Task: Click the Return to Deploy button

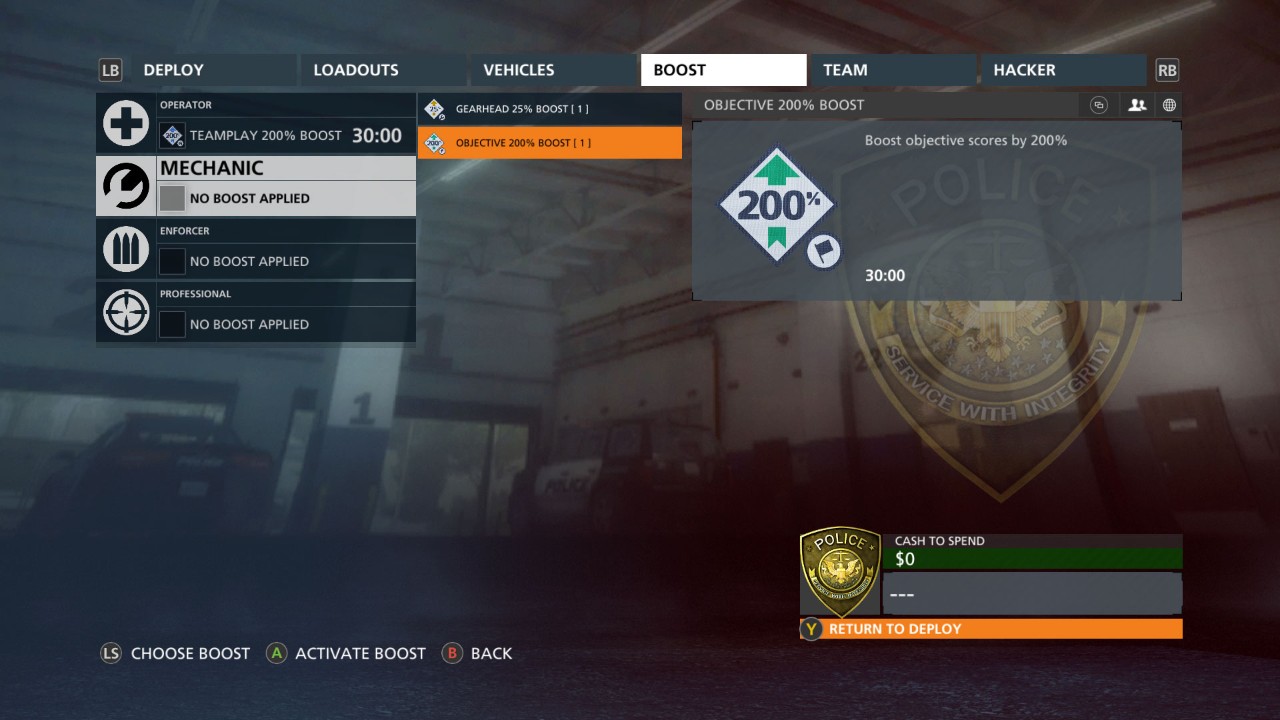Action: coord(991,629)
